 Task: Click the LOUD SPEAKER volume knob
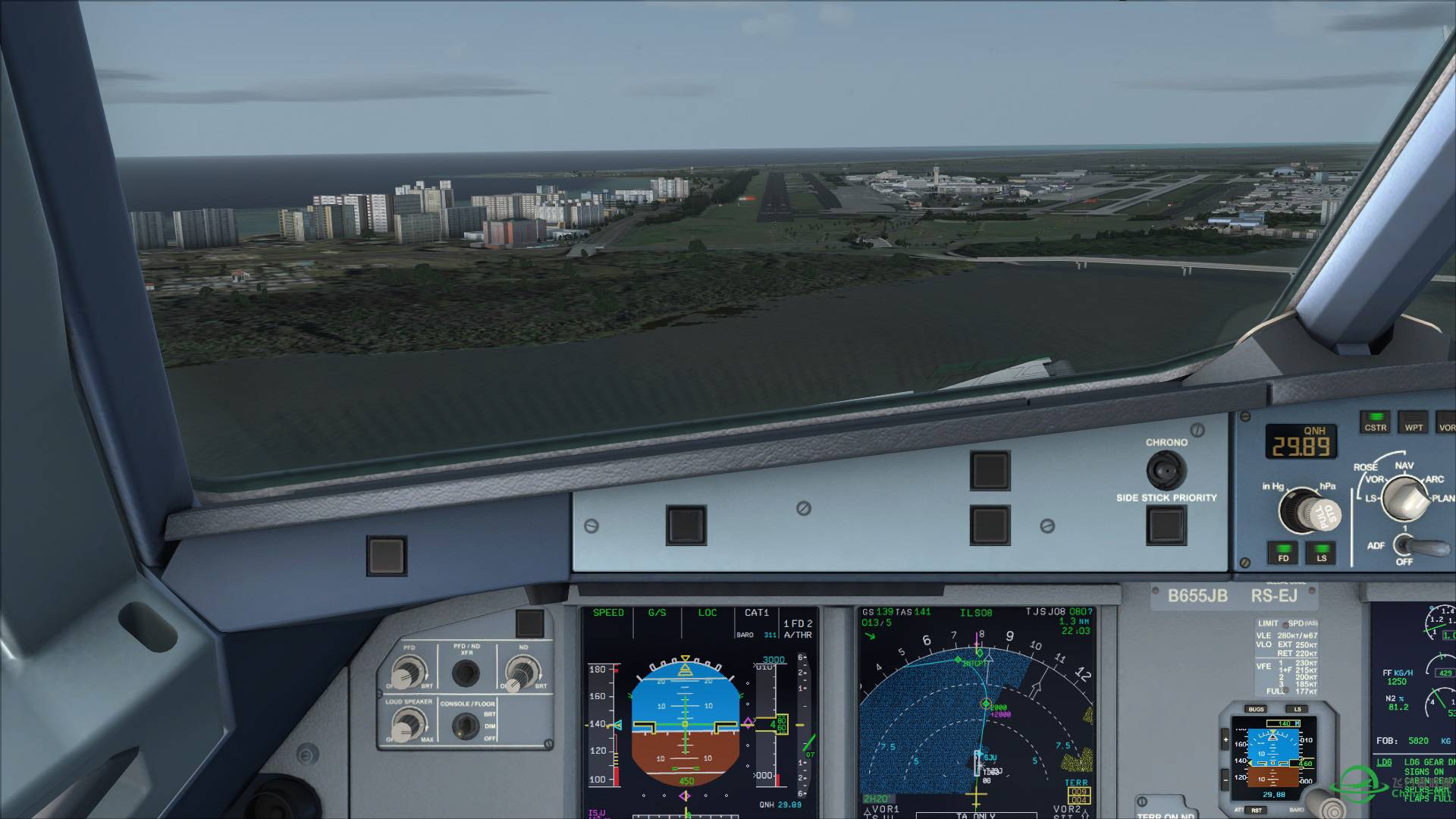click(x=407, y=726)
